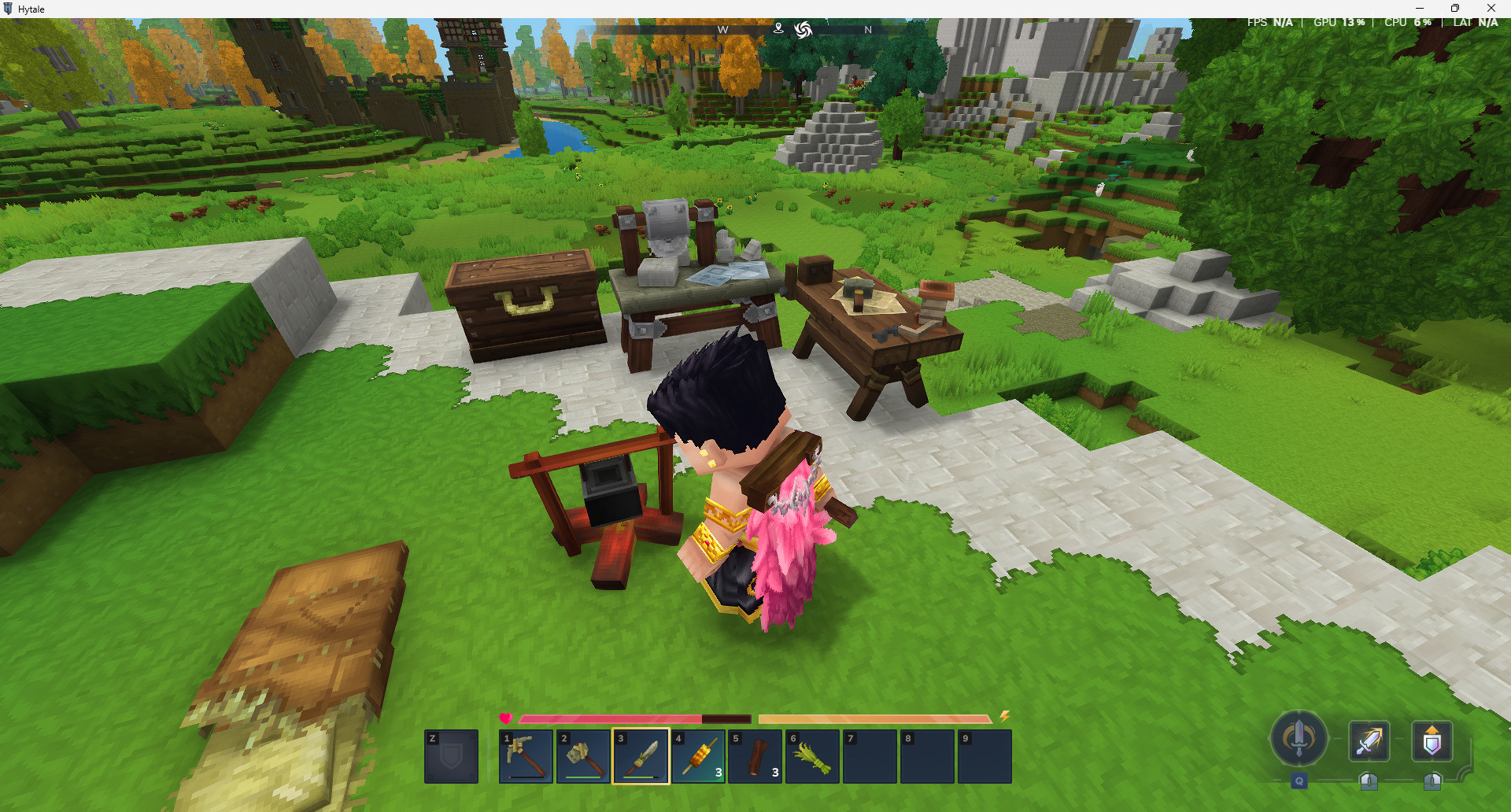Image resolution: width=1511 pixels, height=812 pixels.
Task: Minimize the Hytale window
Action: 1419,9
